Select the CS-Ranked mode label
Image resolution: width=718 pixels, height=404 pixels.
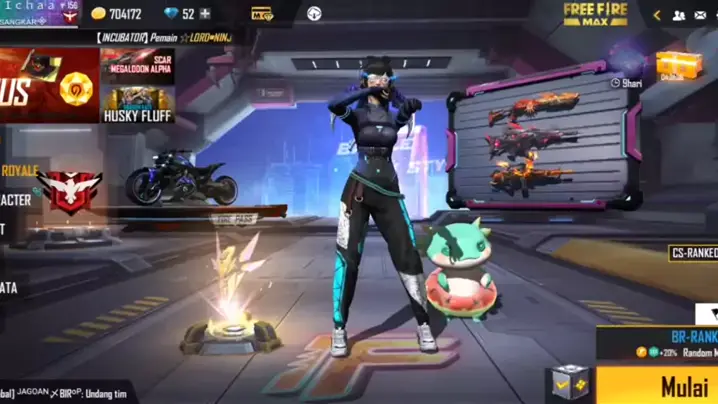point(693,254)
